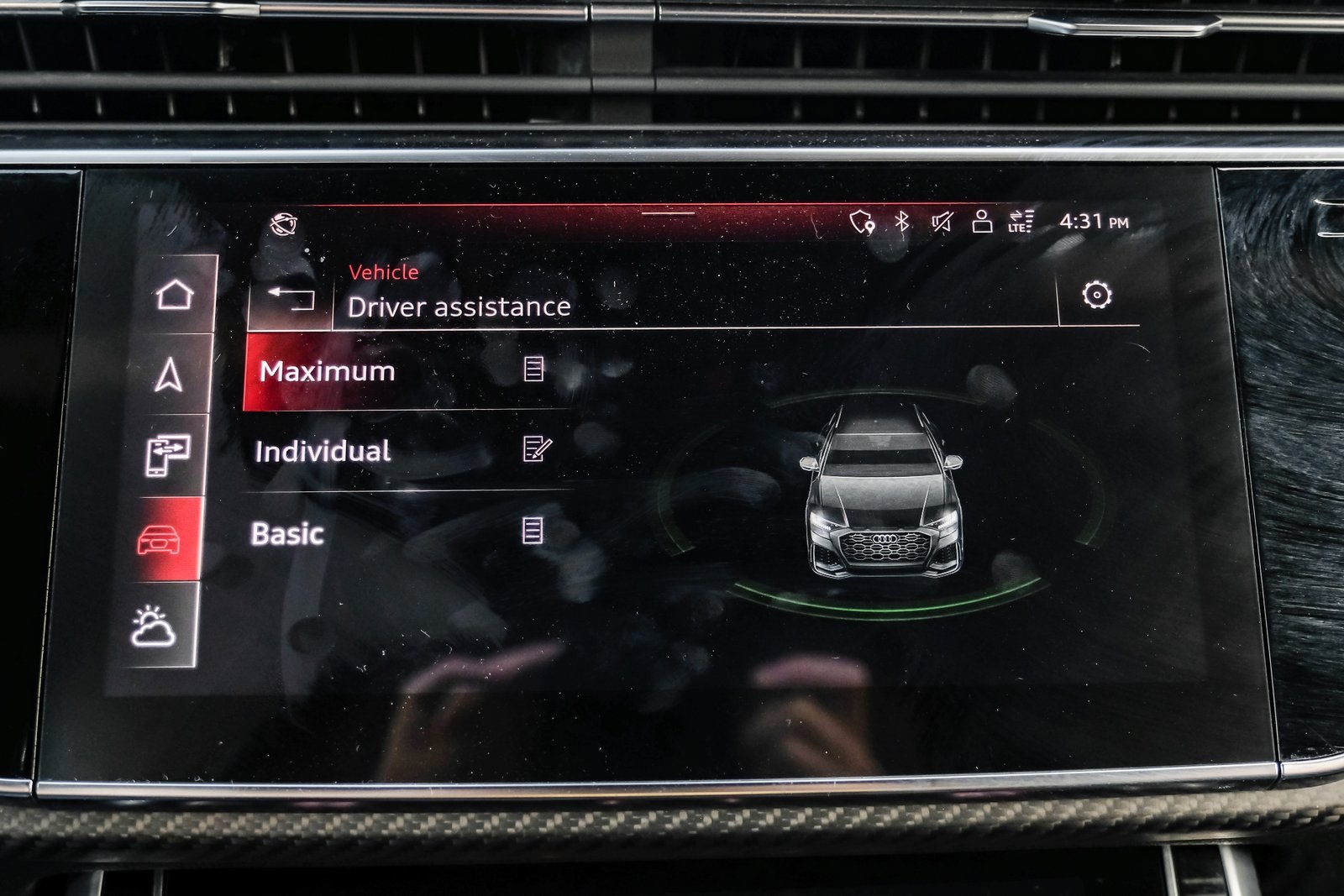Open the settings gear icon
Screen dimensions: 1344x896
(1099, 296)
